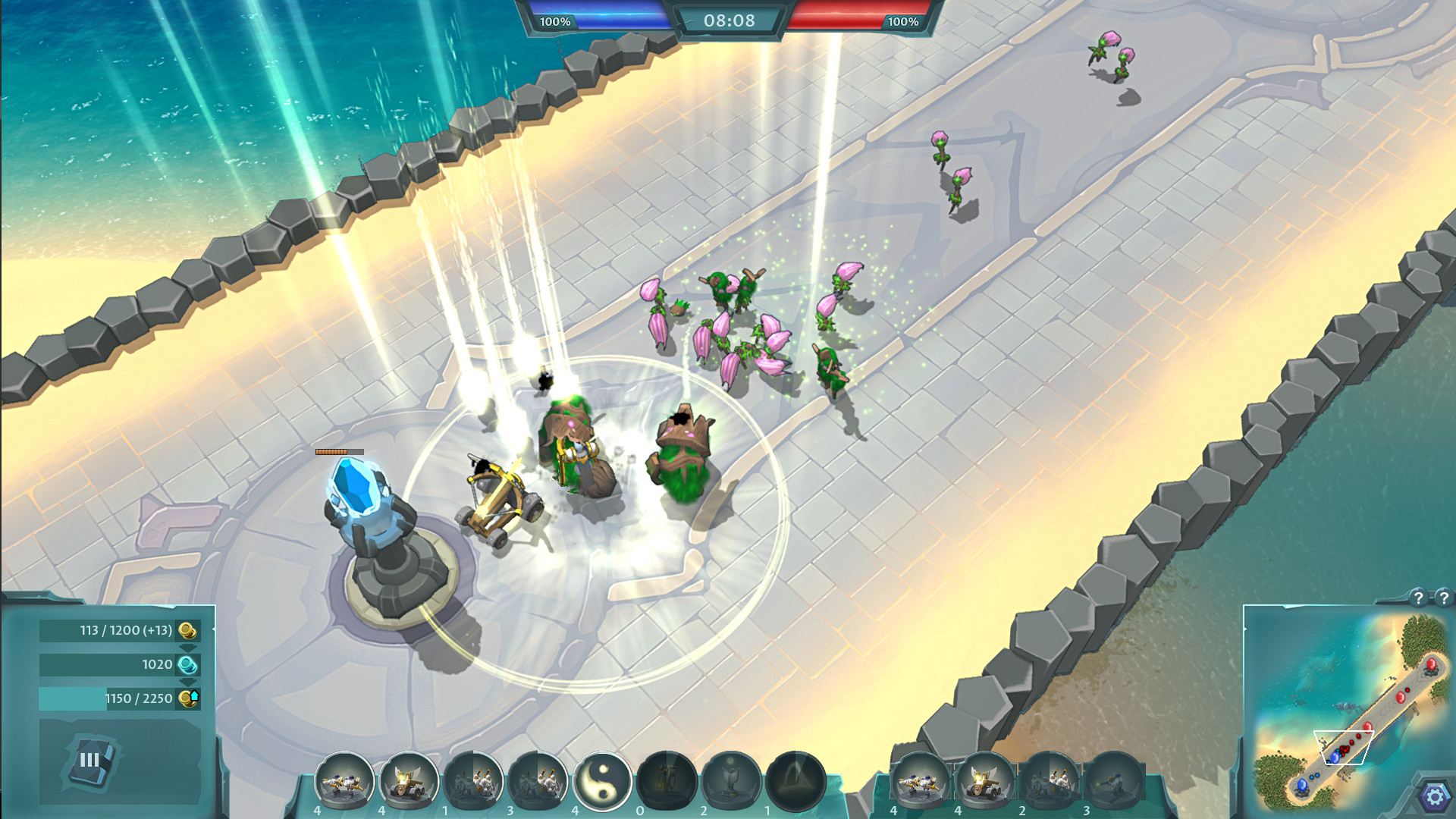Jump to the red crystal on the minimap's far end

pos(1431,665)
